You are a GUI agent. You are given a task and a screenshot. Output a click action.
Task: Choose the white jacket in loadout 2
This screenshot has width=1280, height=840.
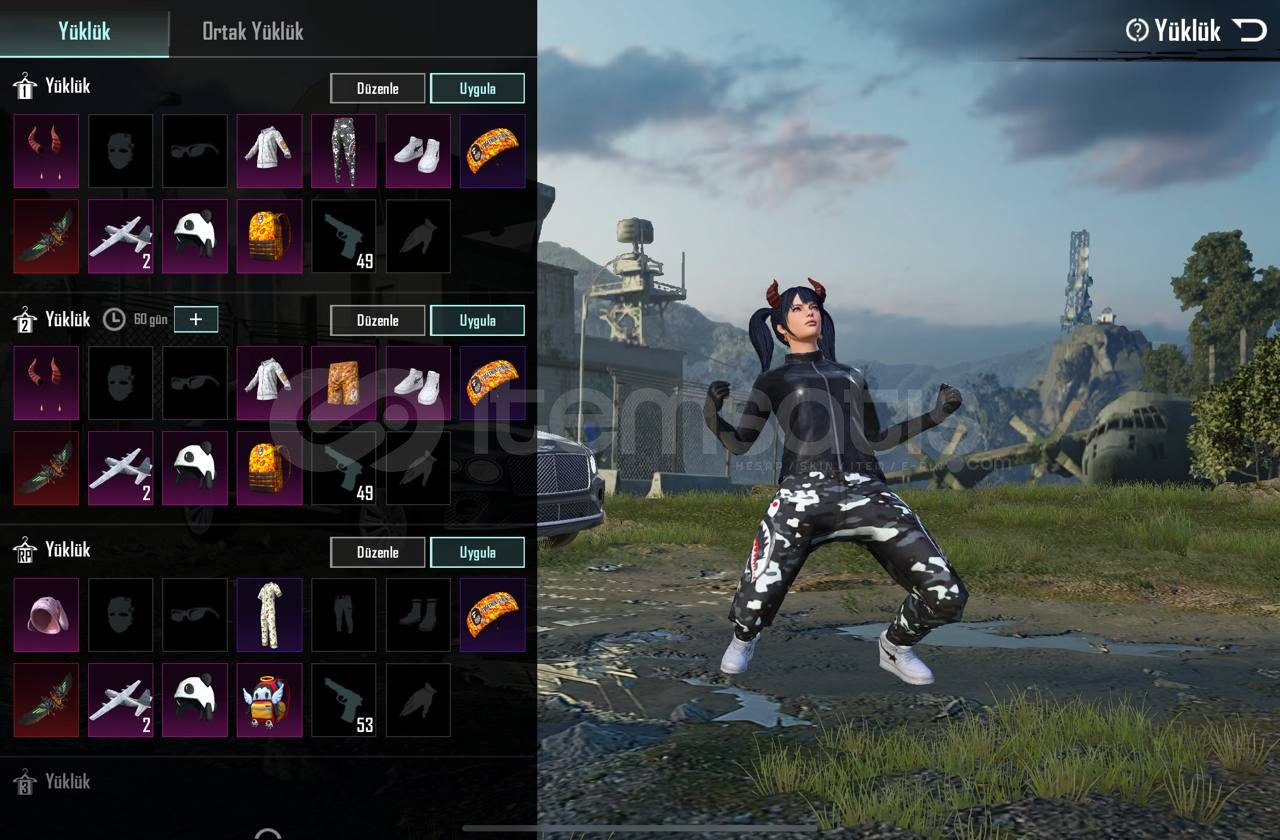click(x=270, y=383)
